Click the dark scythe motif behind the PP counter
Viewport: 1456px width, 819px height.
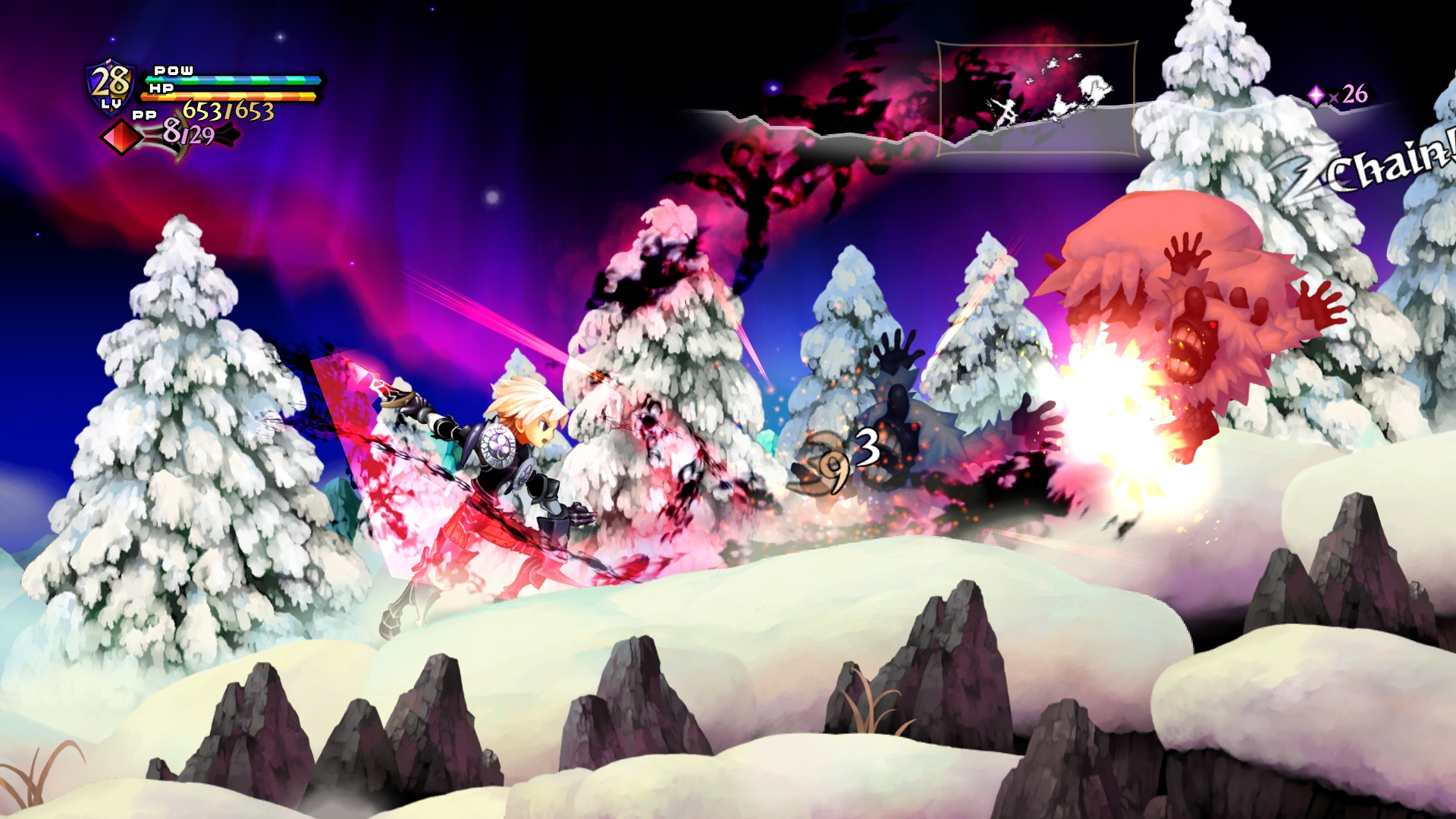pyautogui.click(x=222, y=135)
